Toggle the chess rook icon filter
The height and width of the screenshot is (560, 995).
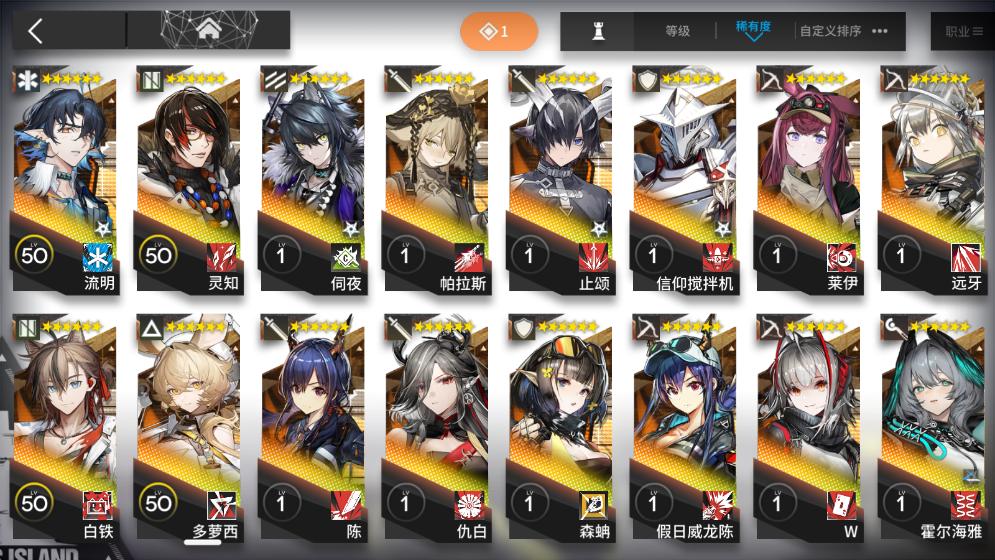599,31
